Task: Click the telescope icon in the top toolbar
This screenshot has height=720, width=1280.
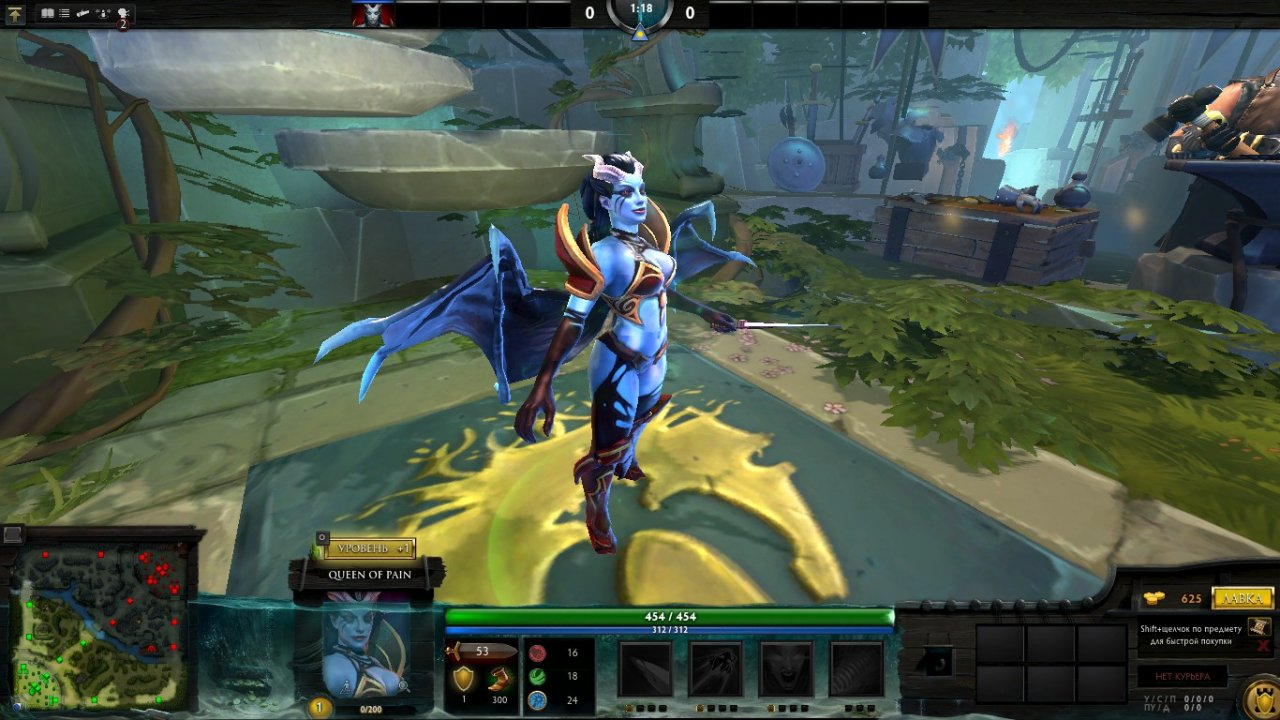Action: click(x=84, y=14)
